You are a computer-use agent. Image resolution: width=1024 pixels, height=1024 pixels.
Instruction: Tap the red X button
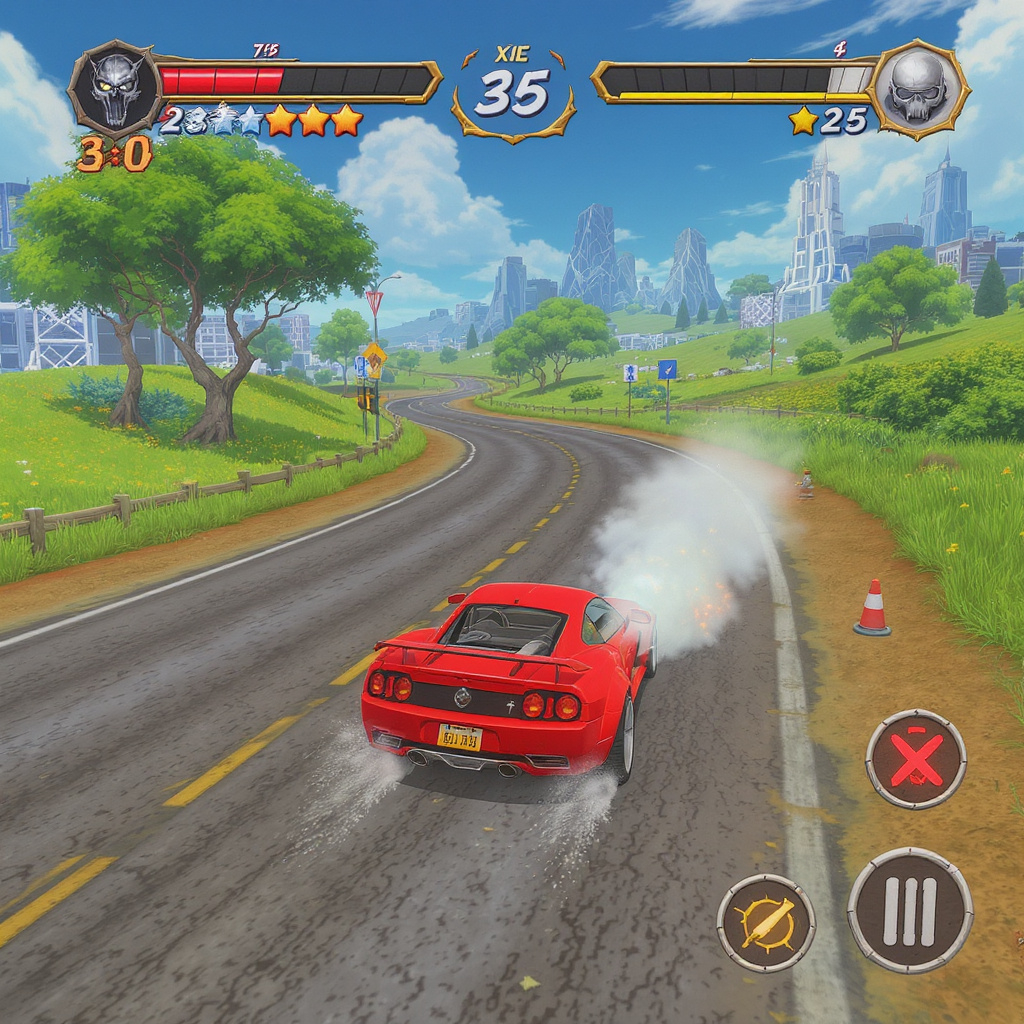tap(915, 759)
